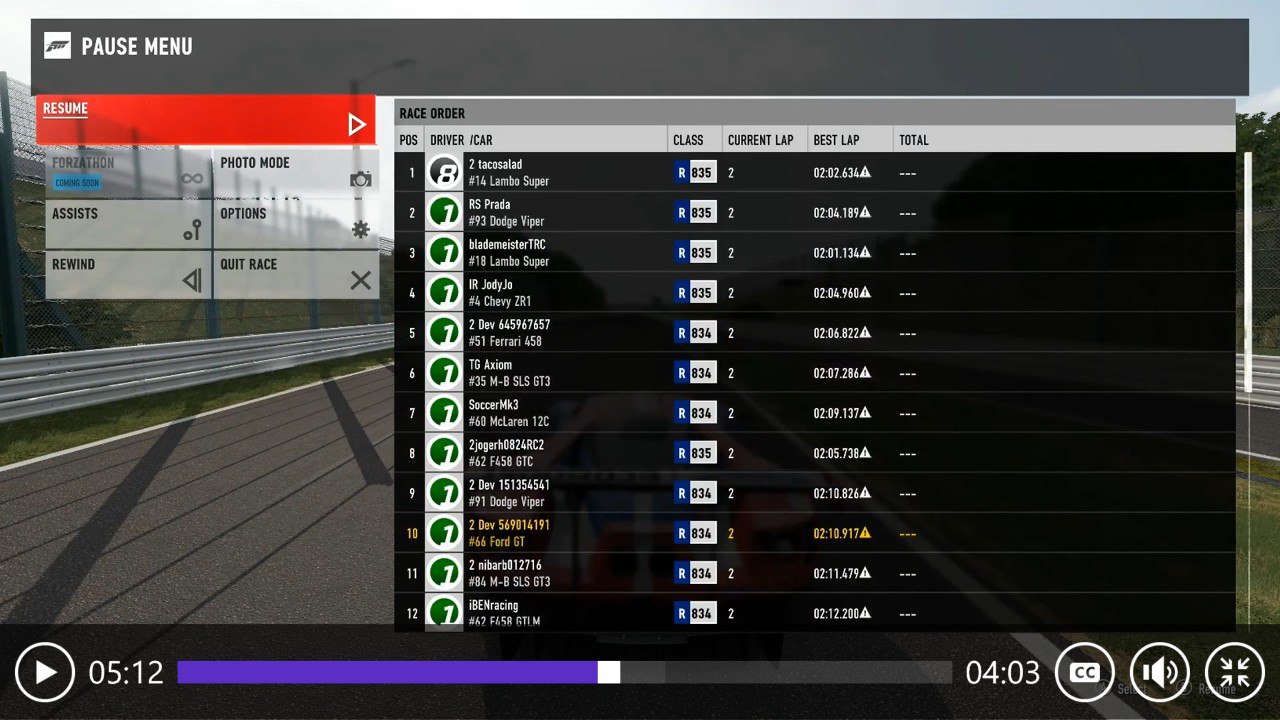Choose 2 nibarb012716's row in race order
Viewport: 1280px width, 720px height.
coord(814,573)
